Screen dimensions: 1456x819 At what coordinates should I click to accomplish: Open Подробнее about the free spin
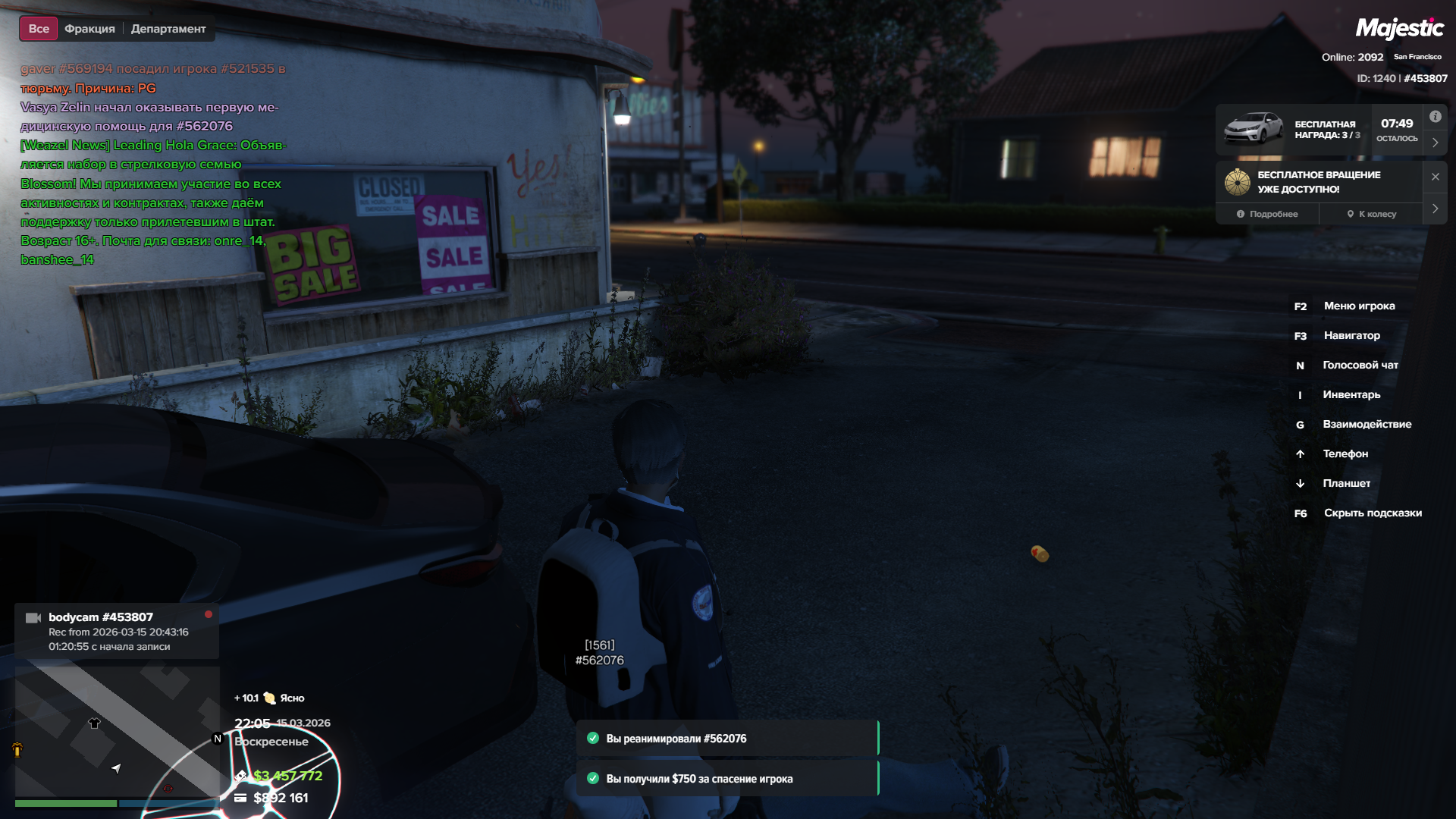[x=1267, y=214]
